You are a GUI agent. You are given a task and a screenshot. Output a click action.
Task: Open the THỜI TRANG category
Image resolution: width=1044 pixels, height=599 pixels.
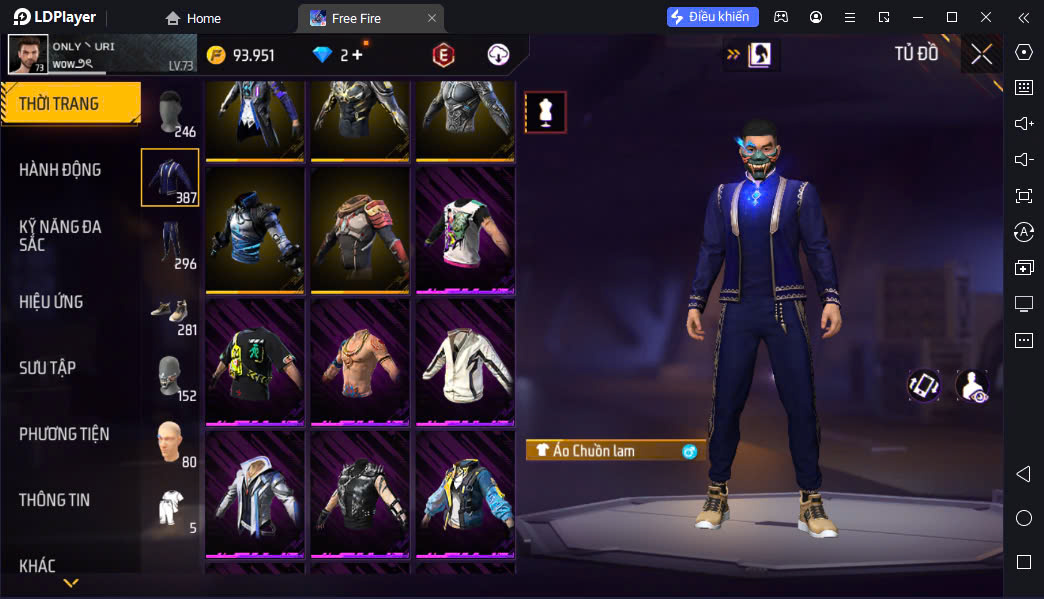point(70,104)
